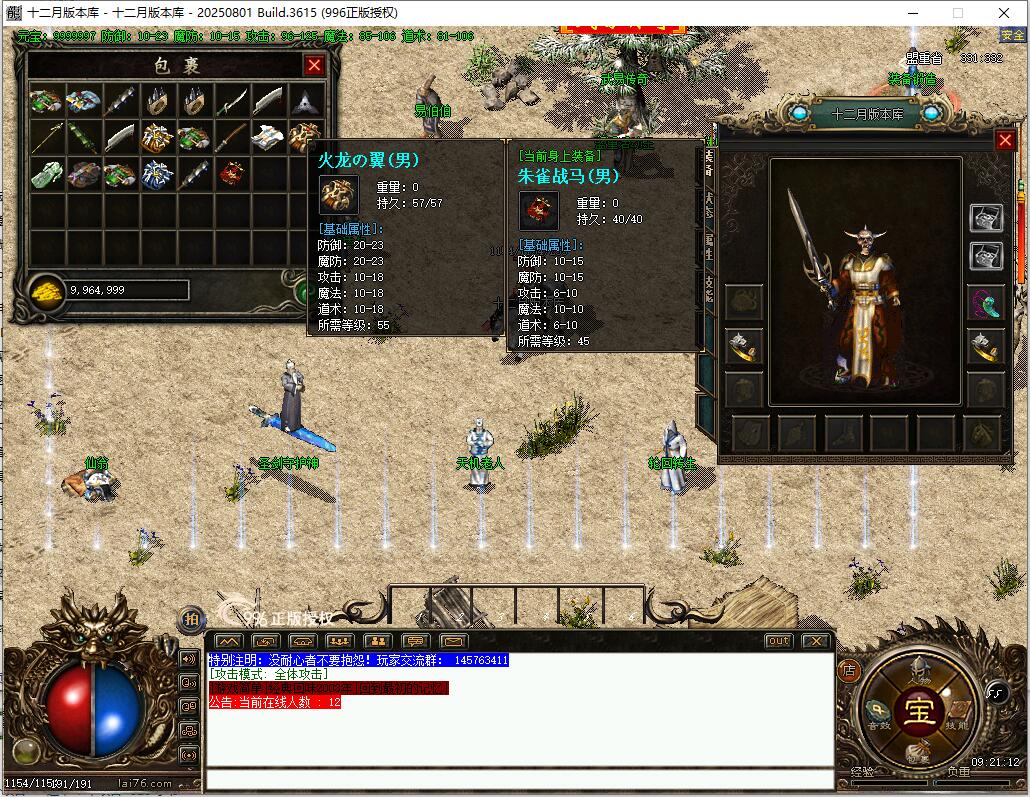Click the chat text input field

point(520,779)
